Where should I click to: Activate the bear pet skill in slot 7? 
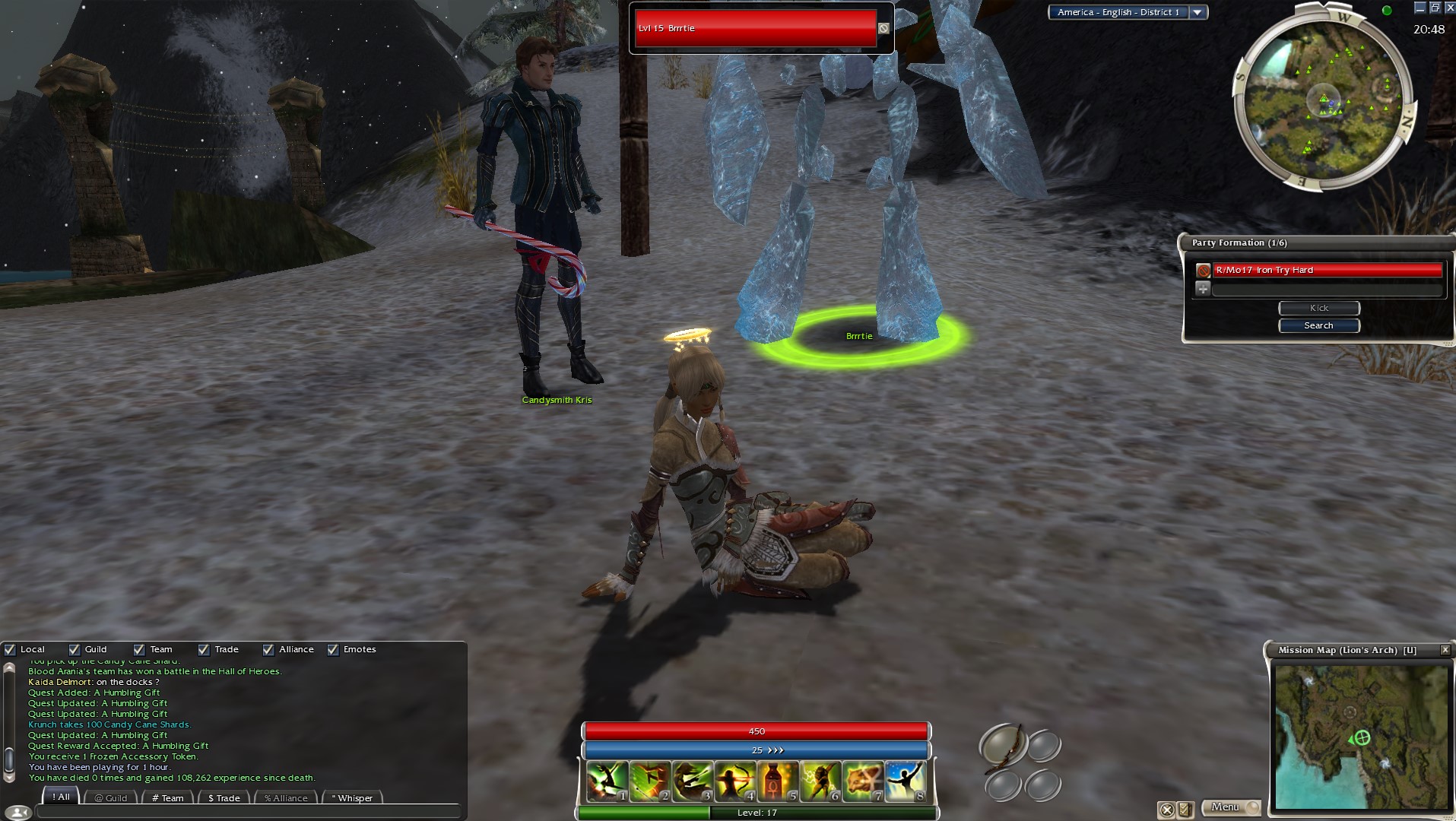(x=862, y=781)
